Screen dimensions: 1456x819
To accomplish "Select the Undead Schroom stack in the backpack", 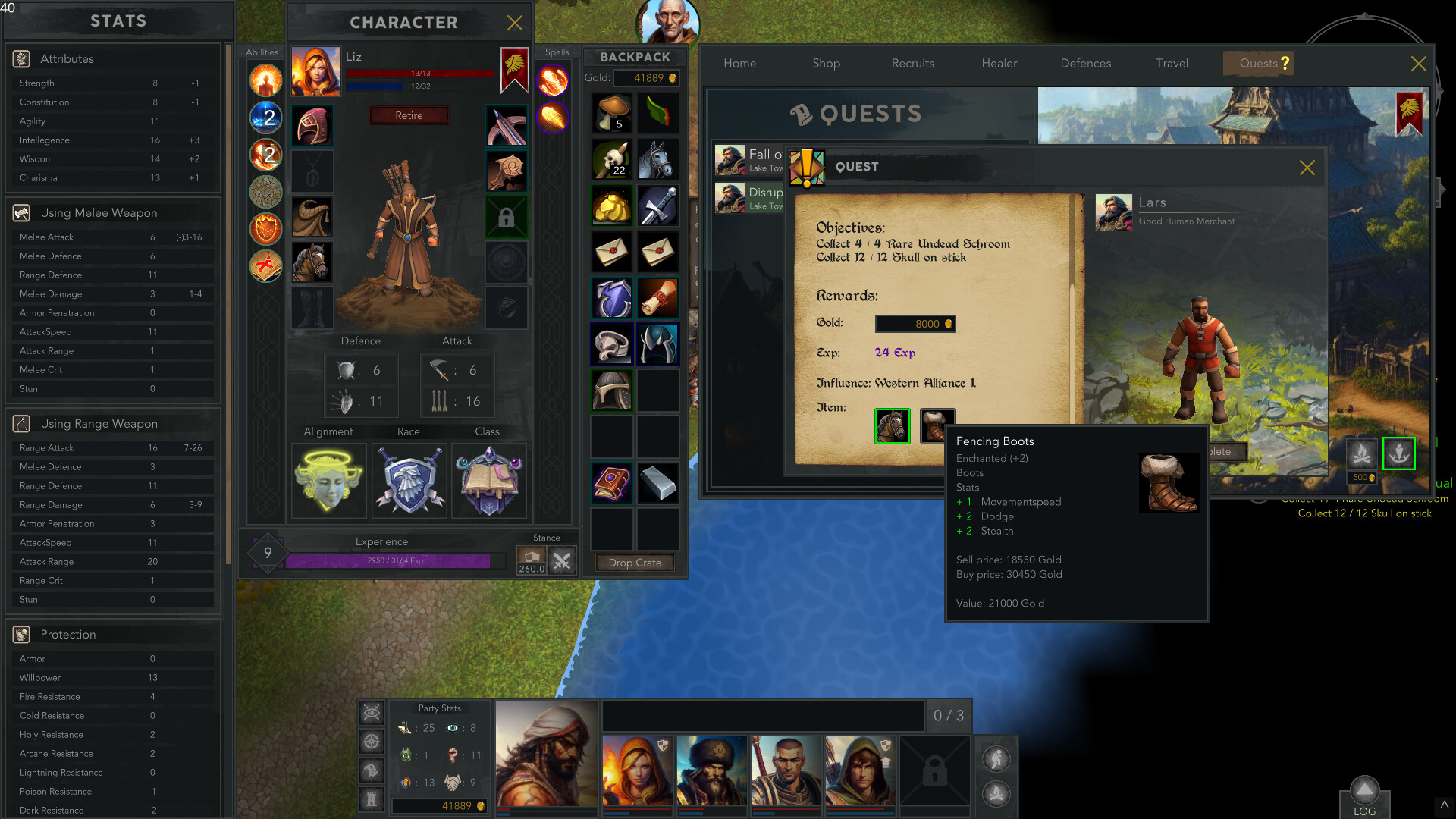I will [612, 114].
